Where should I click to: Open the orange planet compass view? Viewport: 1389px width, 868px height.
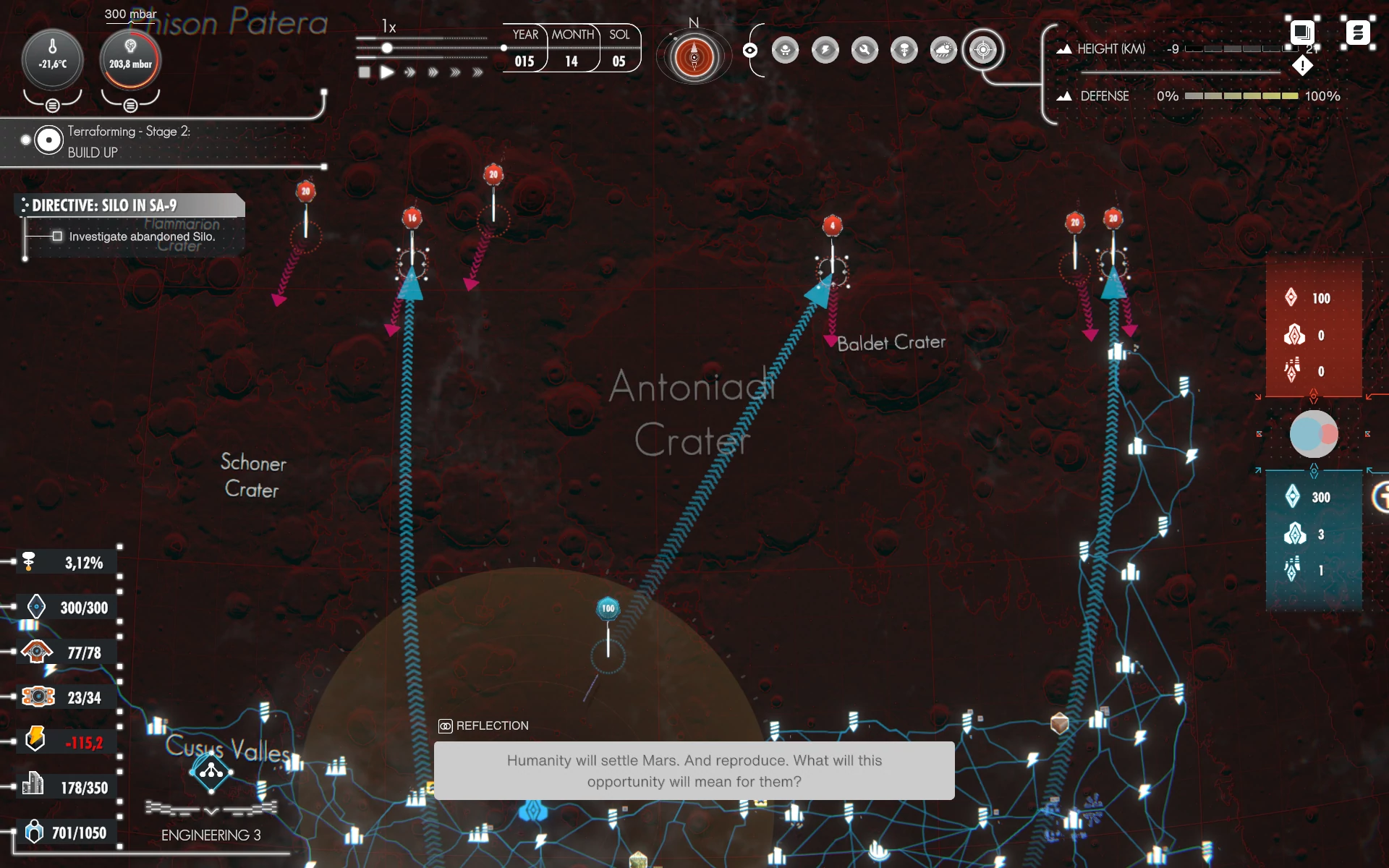tap(694, 57)
